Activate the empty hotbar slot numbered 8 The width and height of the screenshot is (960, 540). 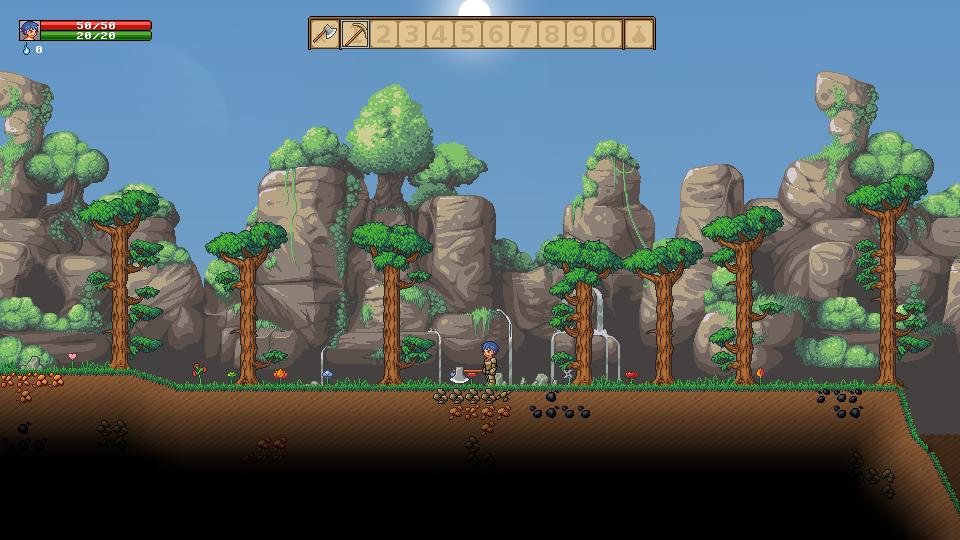[552, 34]
